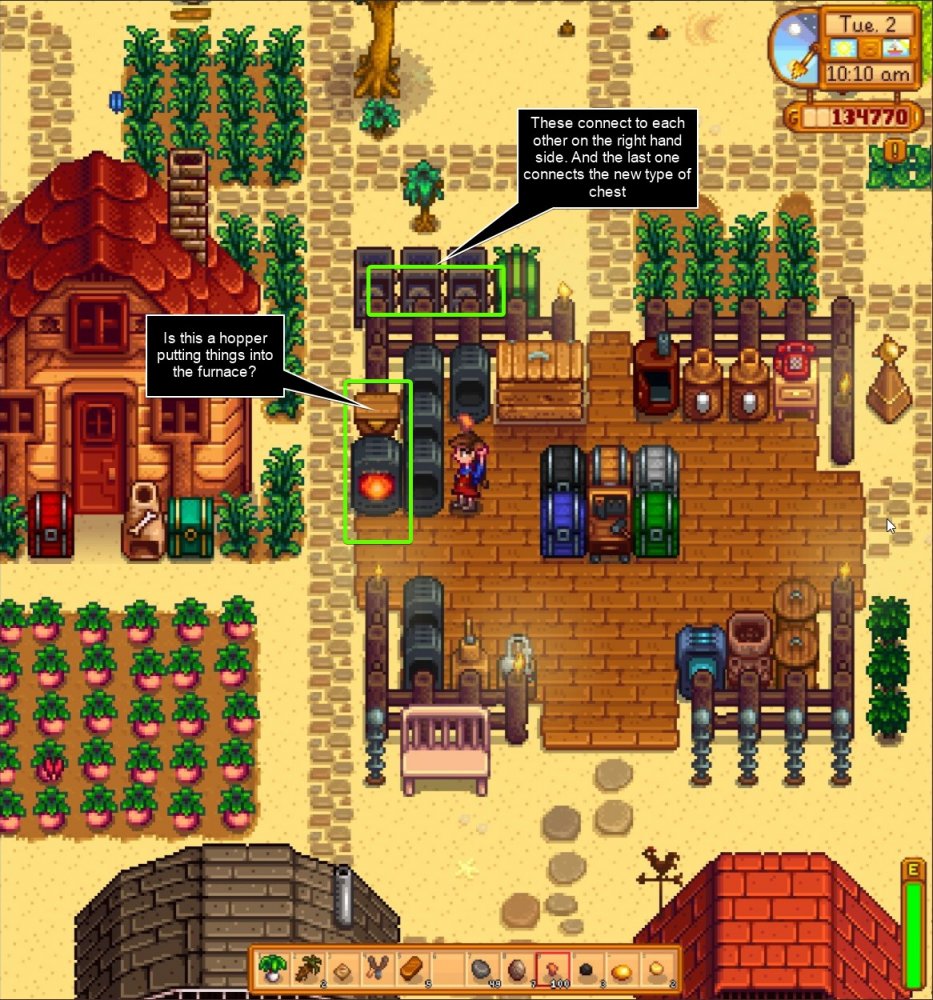Viewport: 933px width, 1000px height.
Task: Open the quest journal exclamation icon
Action: (897, 152)
